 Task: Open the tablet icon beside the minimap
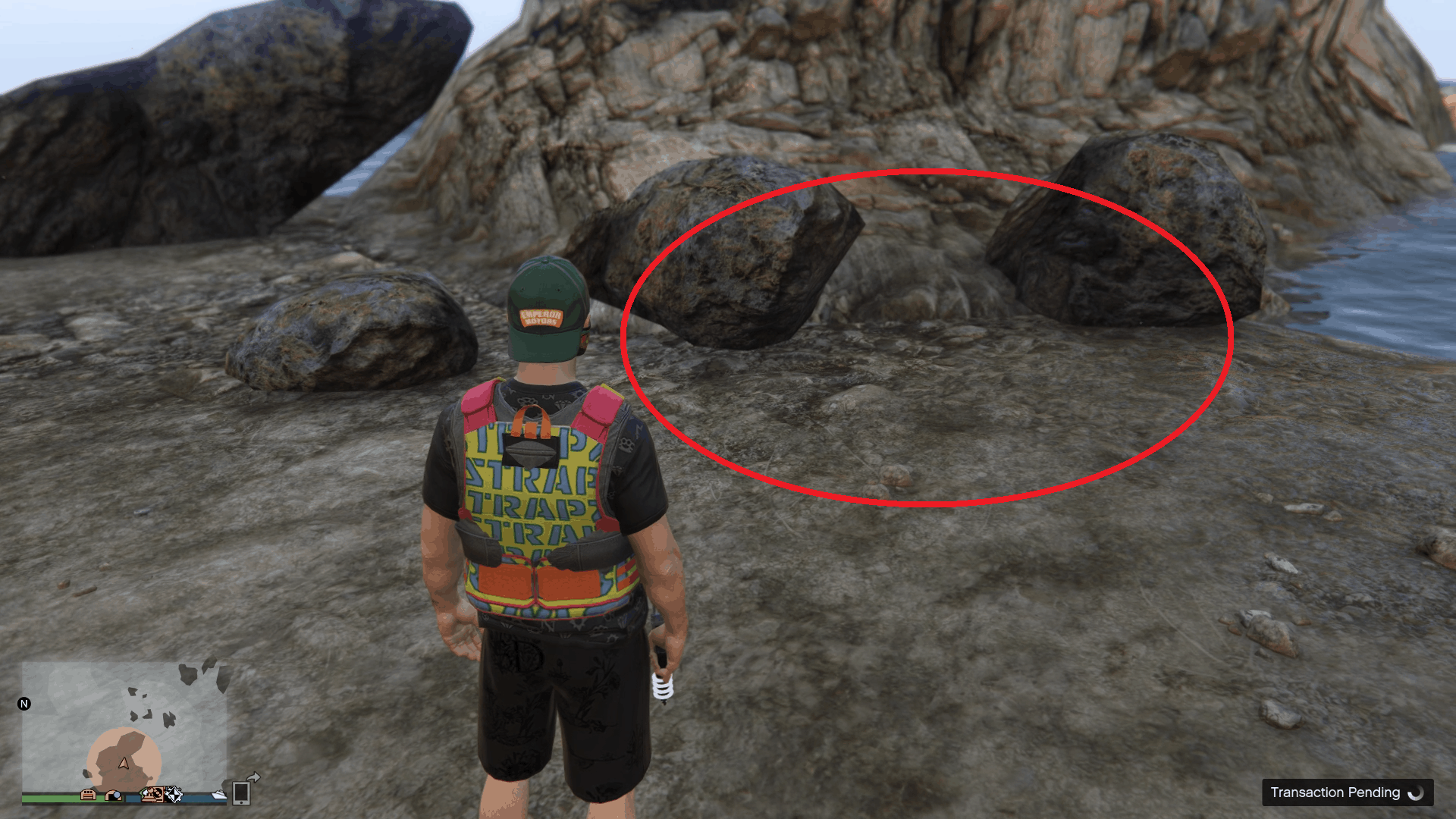pyautogui.click(x=243, y=795)
